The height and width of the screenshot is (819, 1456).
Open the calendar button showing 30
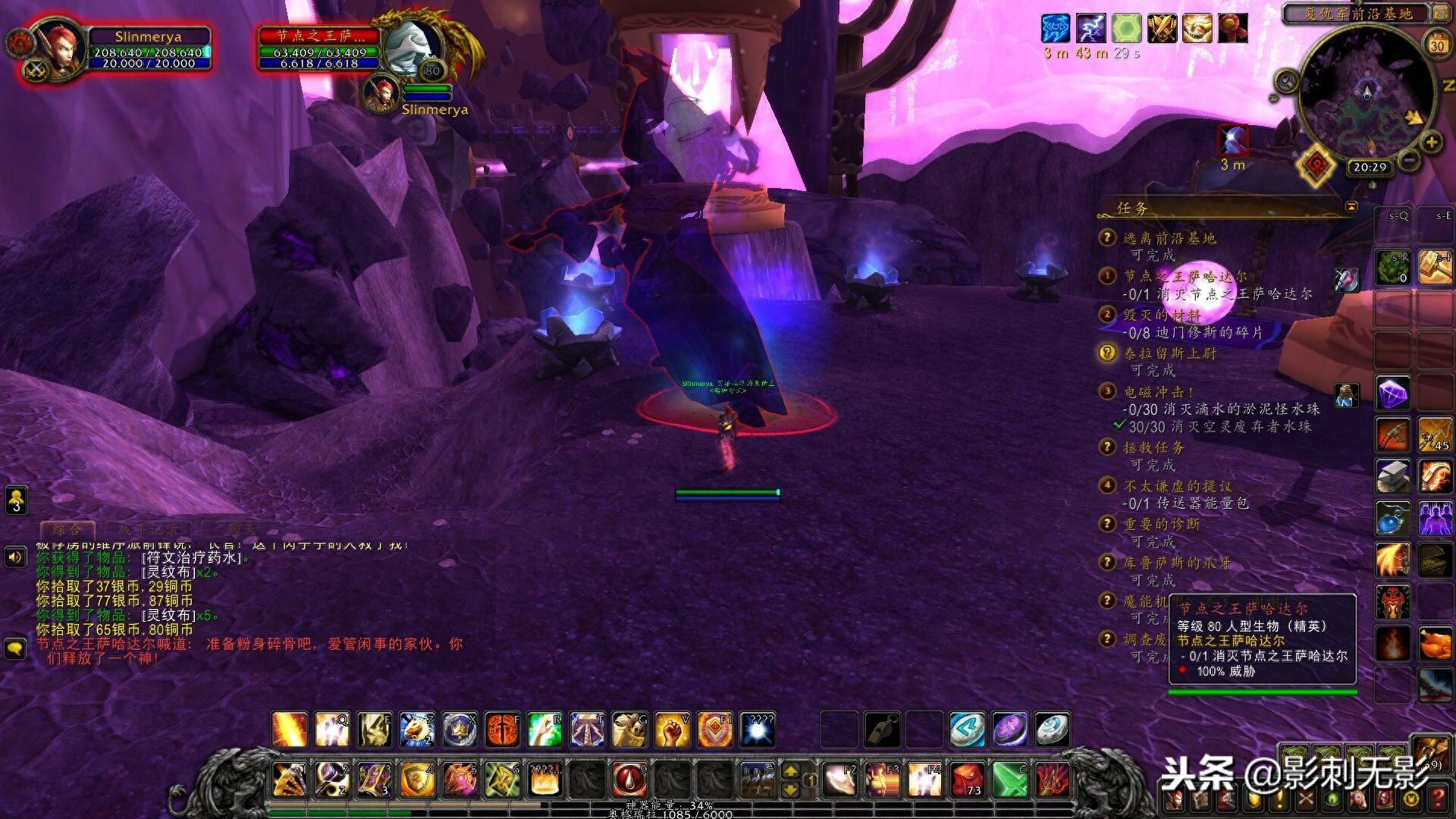1437,45
